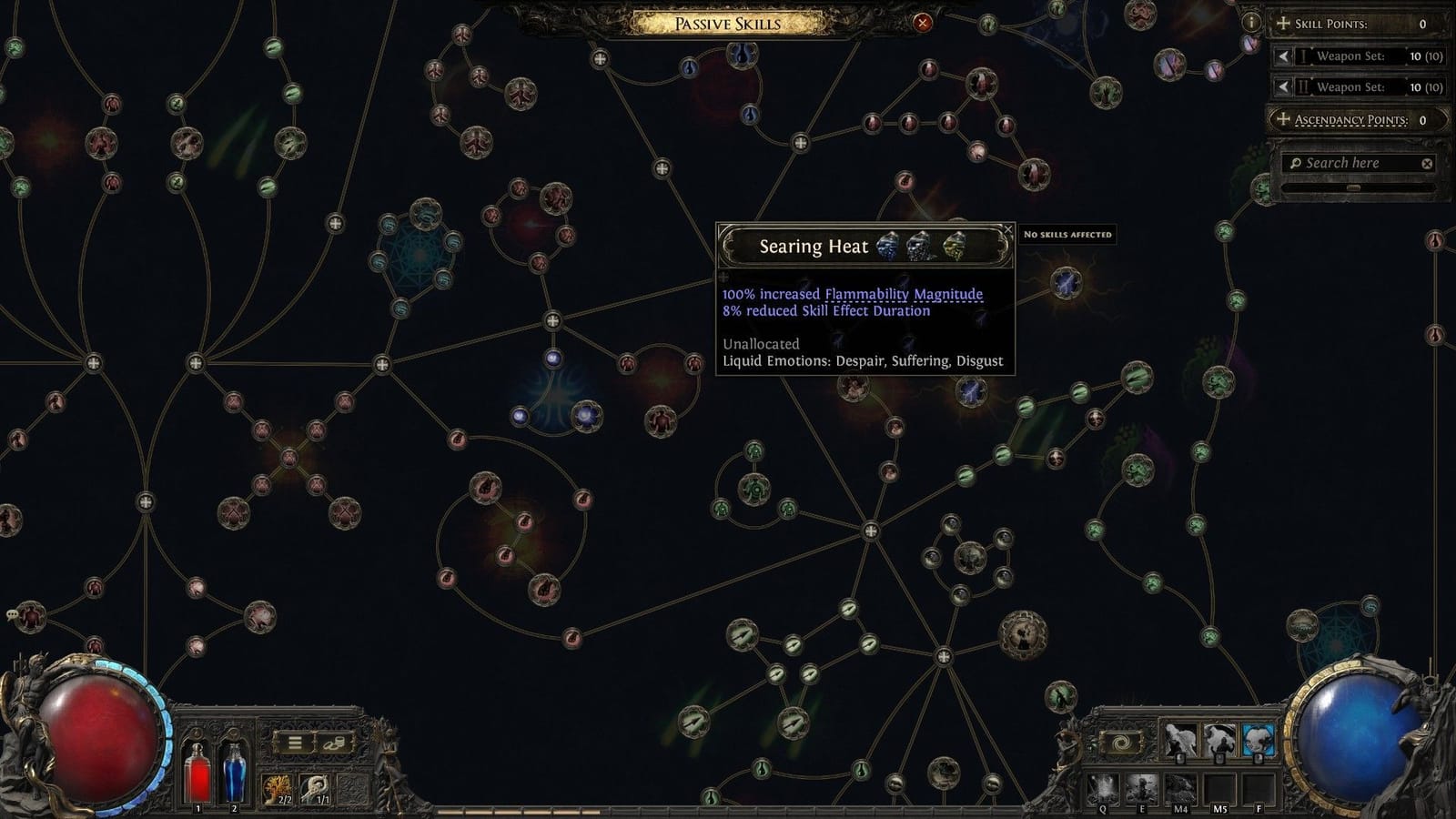The width and height of the screenshot is (1456, 819).
Task: Select the spiral weapon swap icon
Action: (1119, 741)
